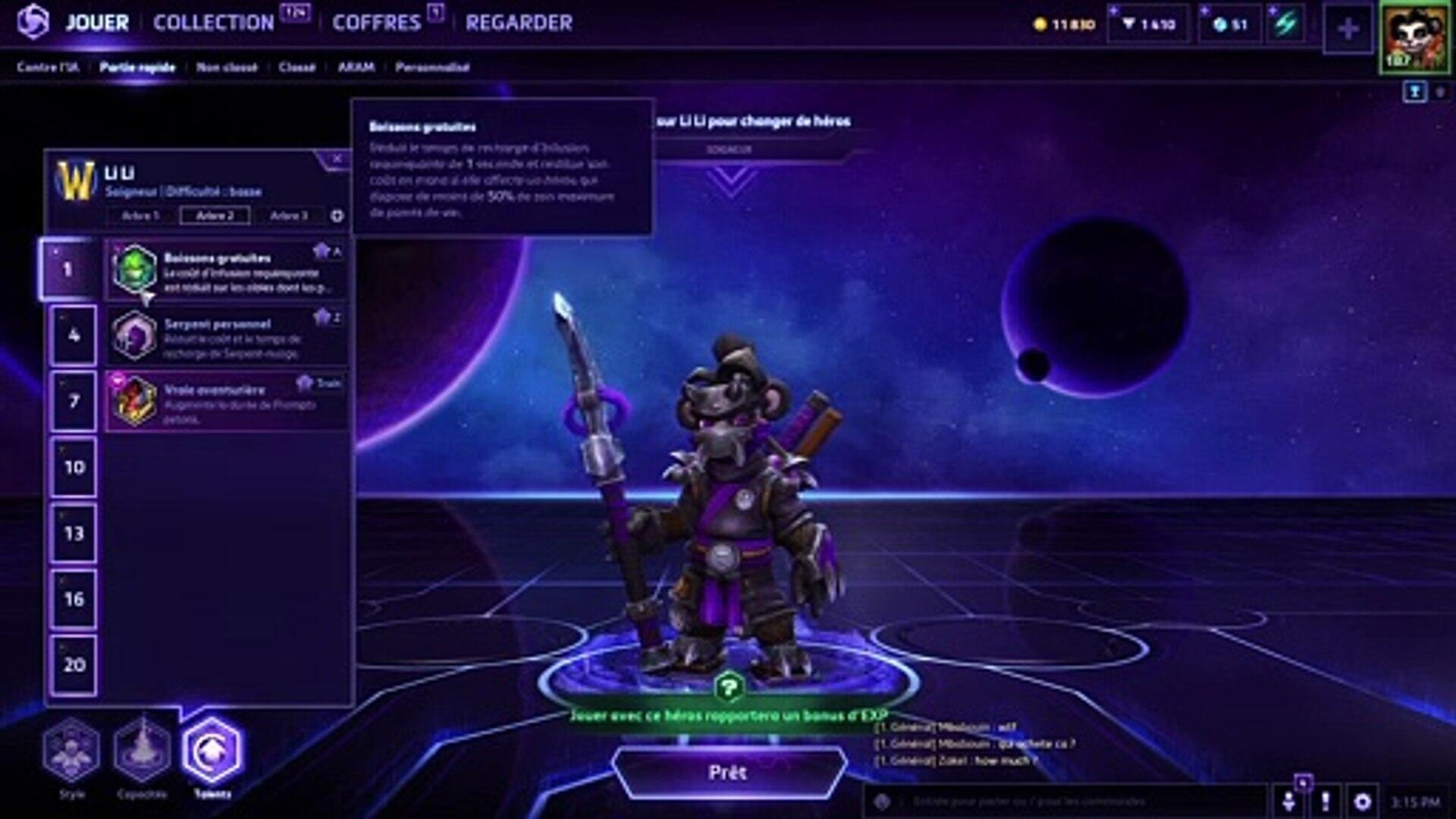Click the Prêt ready button

[x=728, y=772]
